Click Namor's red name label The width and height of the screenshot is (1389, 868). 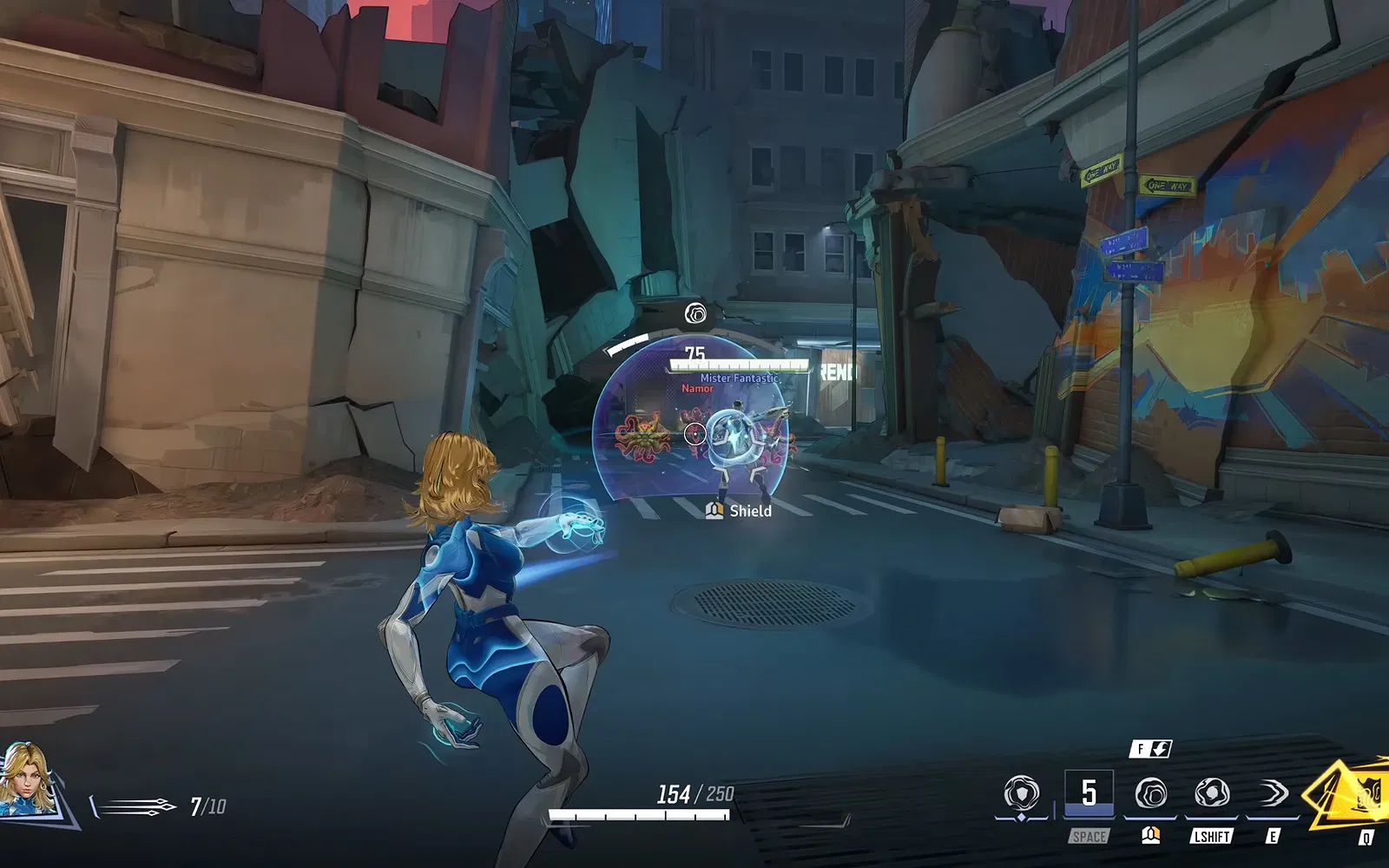697,389
